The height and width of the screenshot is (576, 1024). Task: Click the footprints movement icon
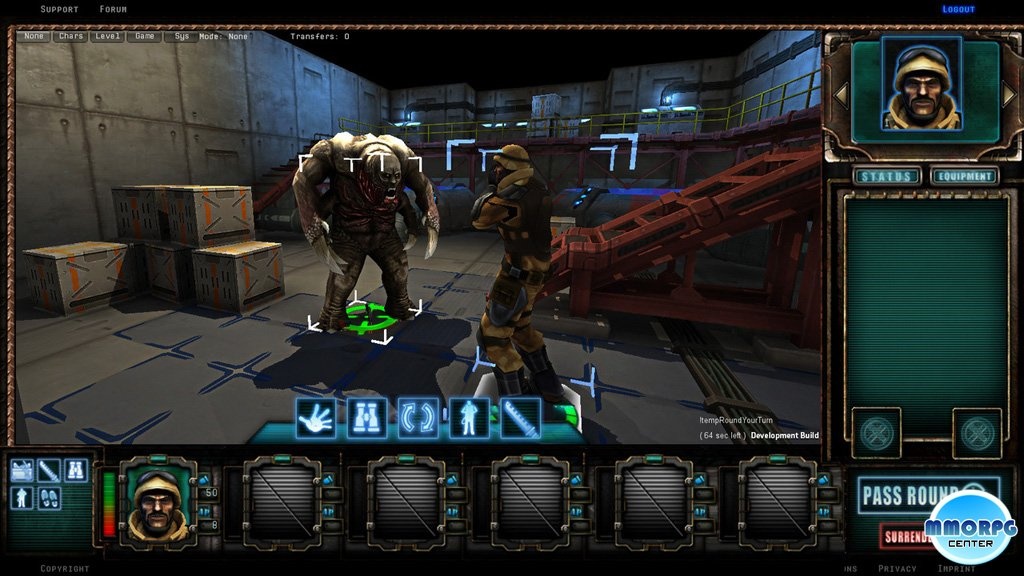click(x=49, y=496)
